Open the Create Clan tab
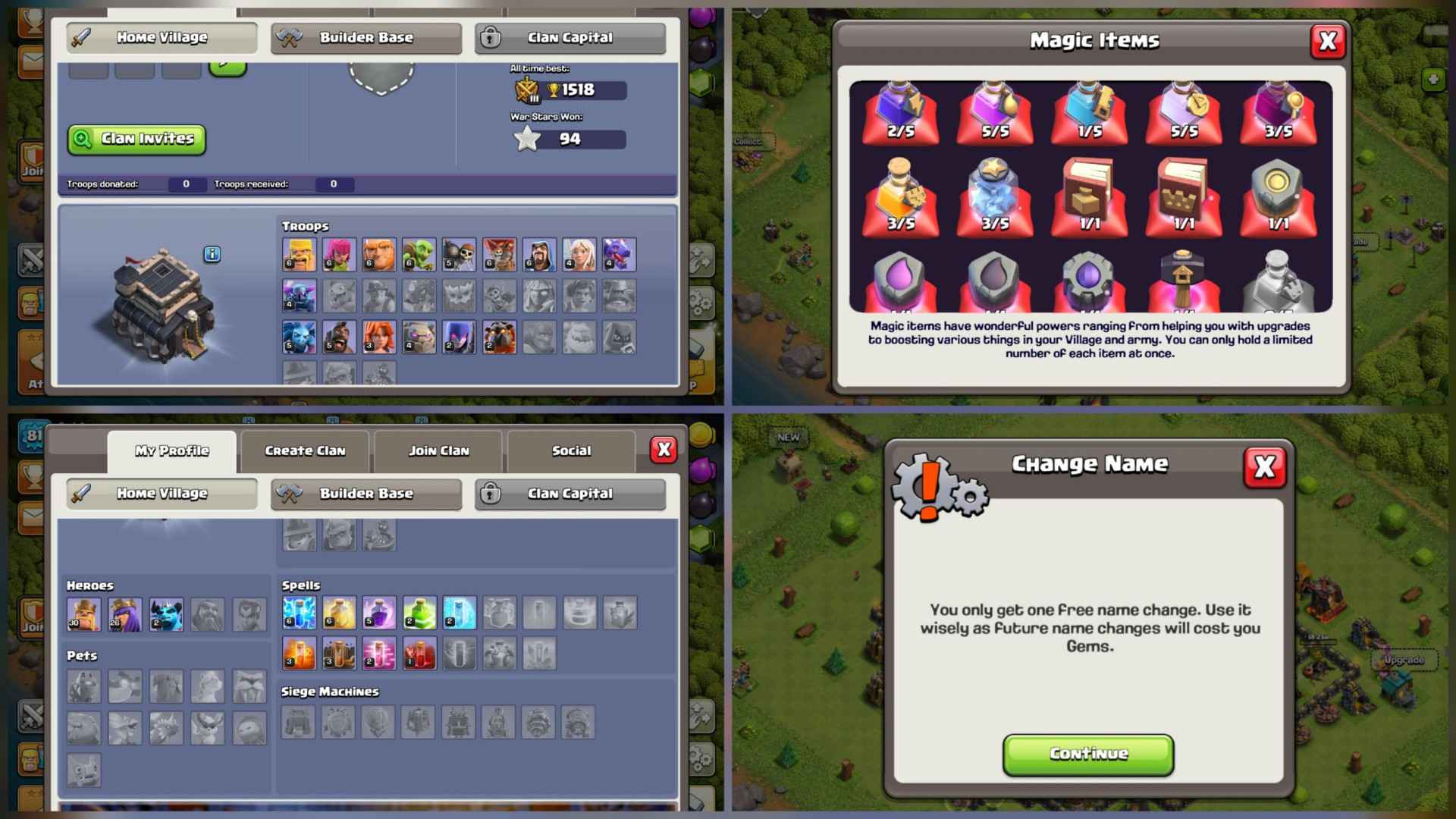The image size is (1456, 819). coord(305,450)
